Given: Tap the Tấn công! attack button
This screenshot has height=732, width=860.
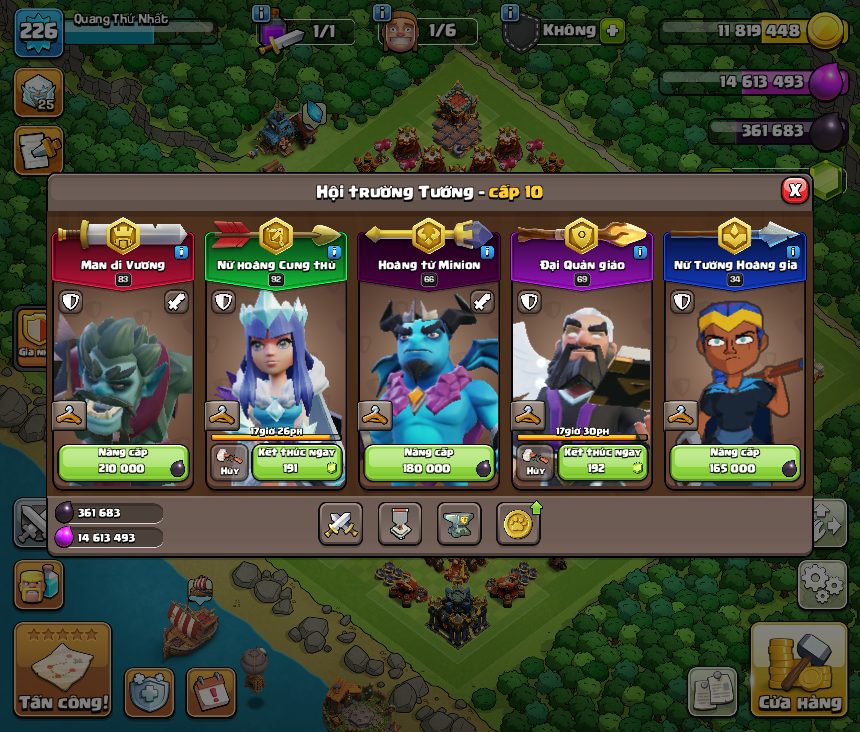Looking at the screenshot, I should tap(62, 670).
